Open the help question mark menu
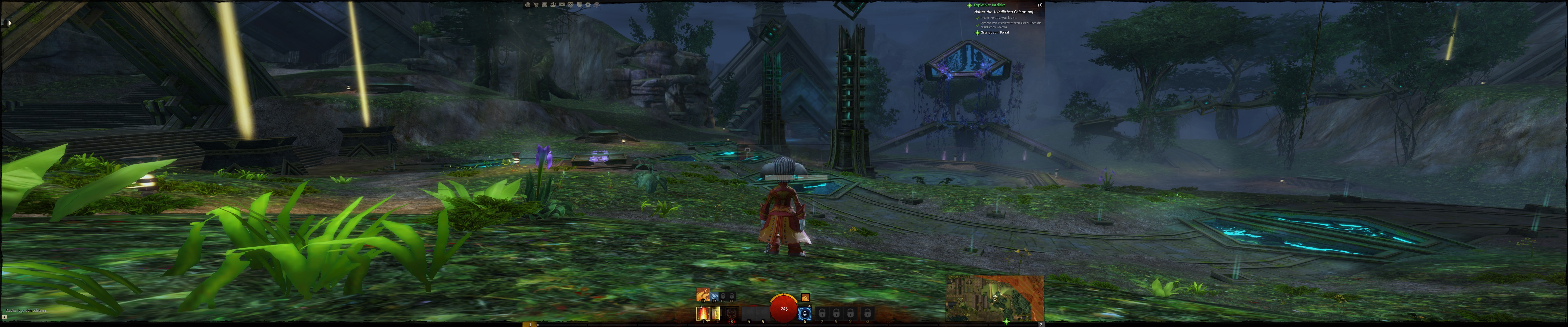Screen dimensions: 1568x327 coord(528,5)
